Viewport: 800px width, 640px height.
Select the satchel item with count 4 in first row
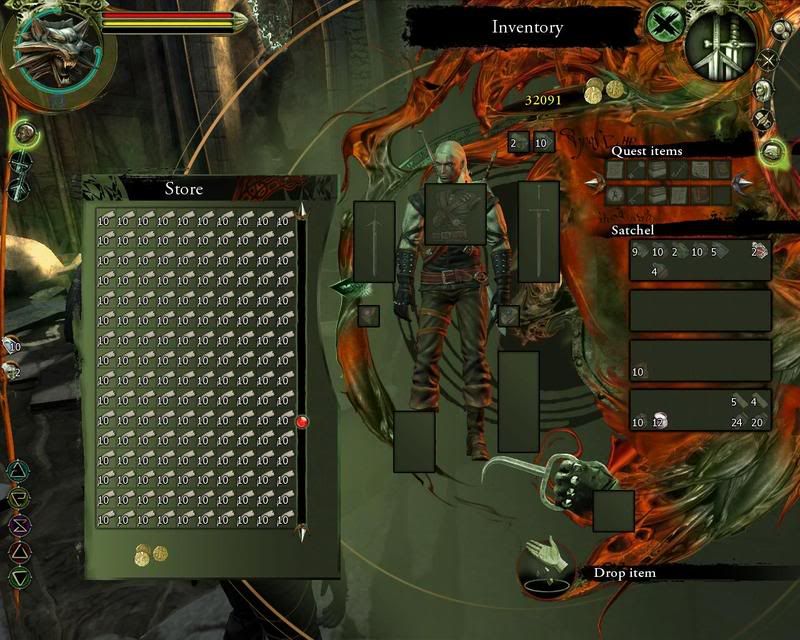pyautogui.click(x=658, y=270)
